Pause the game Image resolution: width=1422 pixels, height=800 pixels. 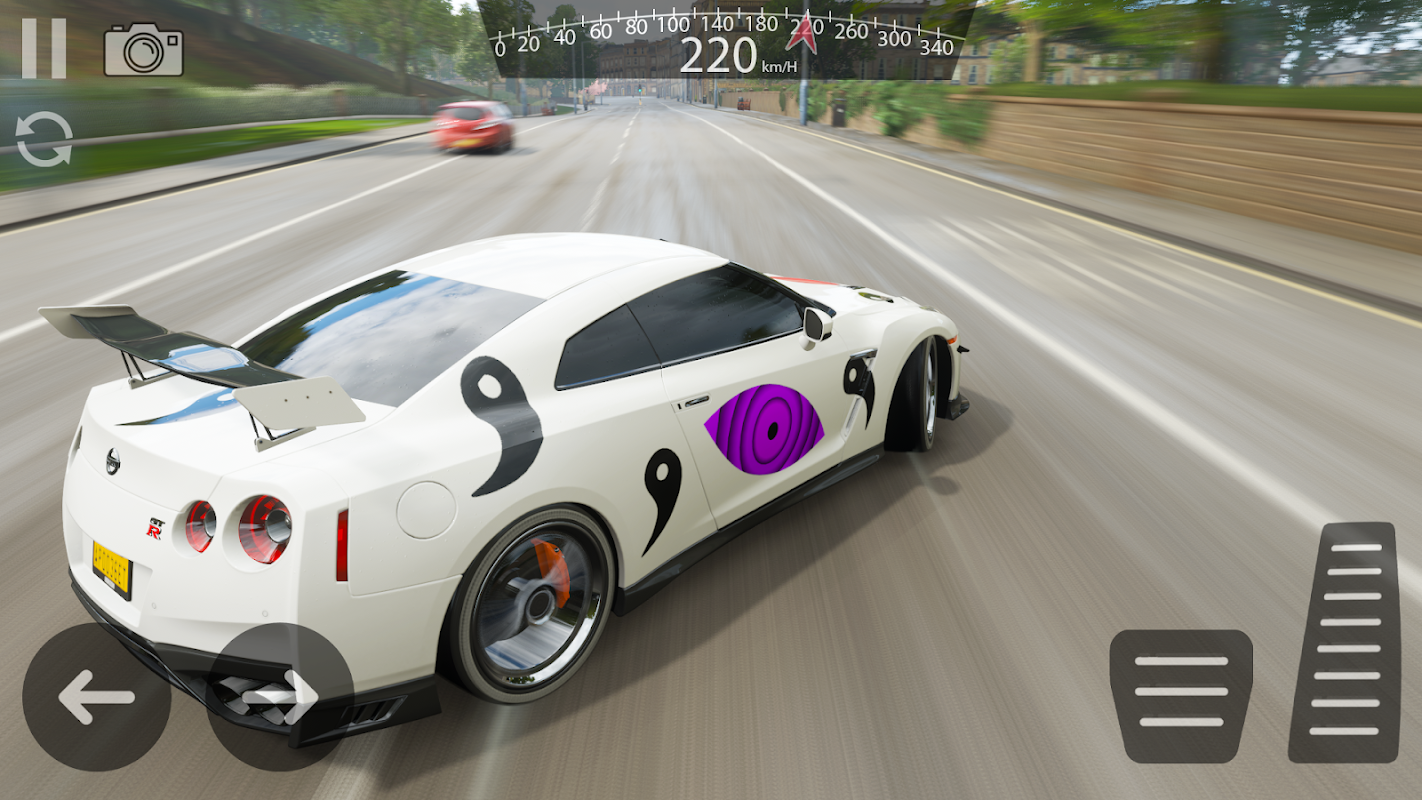pyautogui.click(x=44, y=48)
